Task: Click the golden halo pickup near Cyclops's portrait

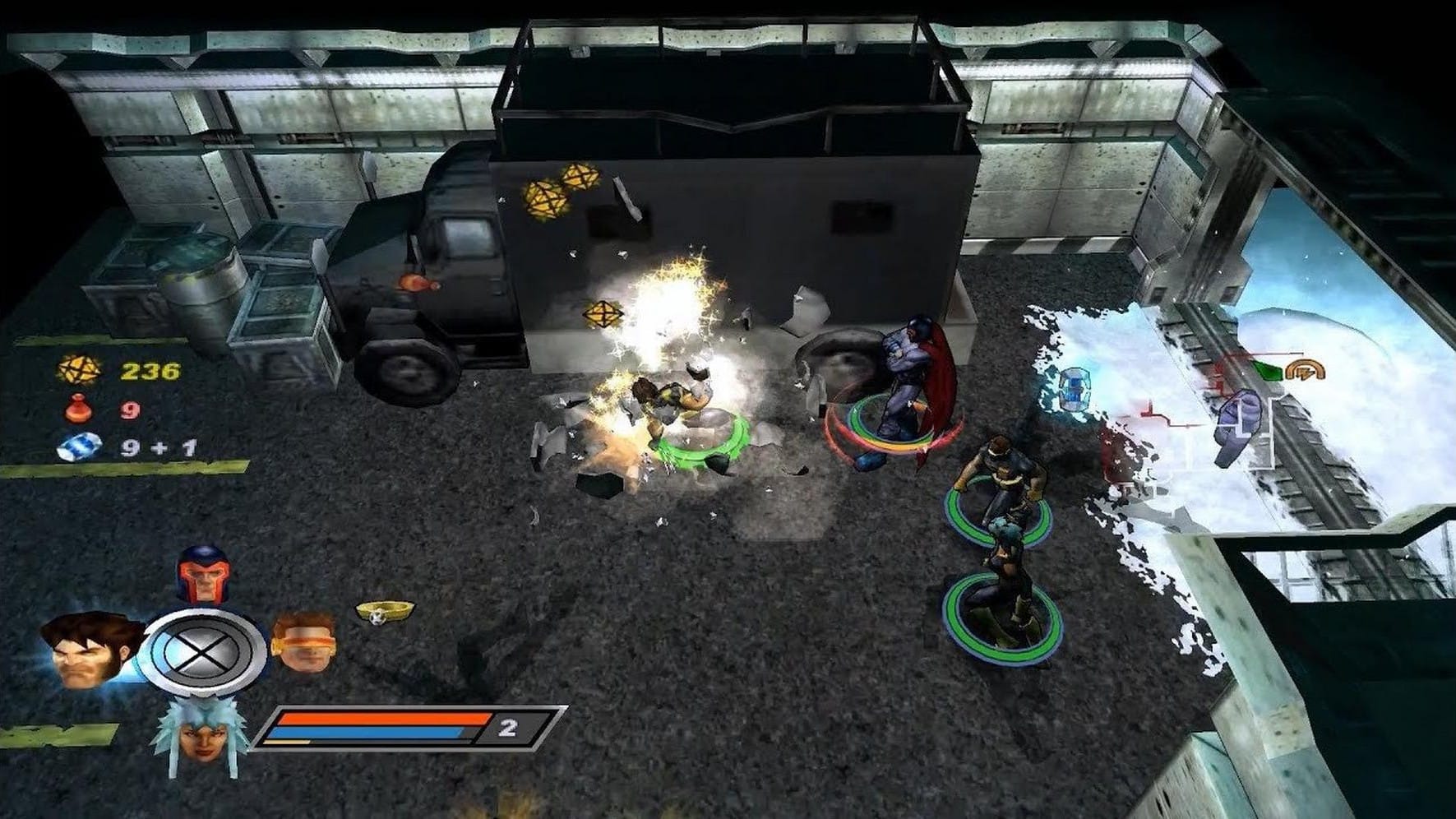Action: (378, 608)
